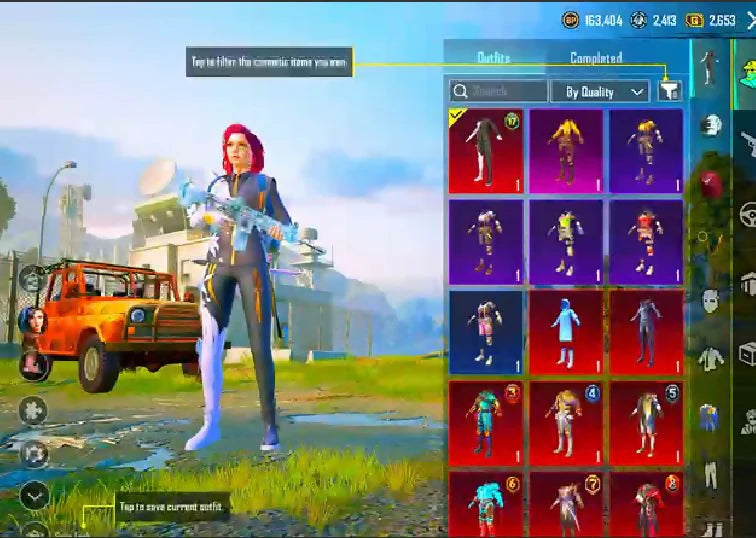756x538 pixels.
Task: Switch to the Outfits tab
Action: 494,58
